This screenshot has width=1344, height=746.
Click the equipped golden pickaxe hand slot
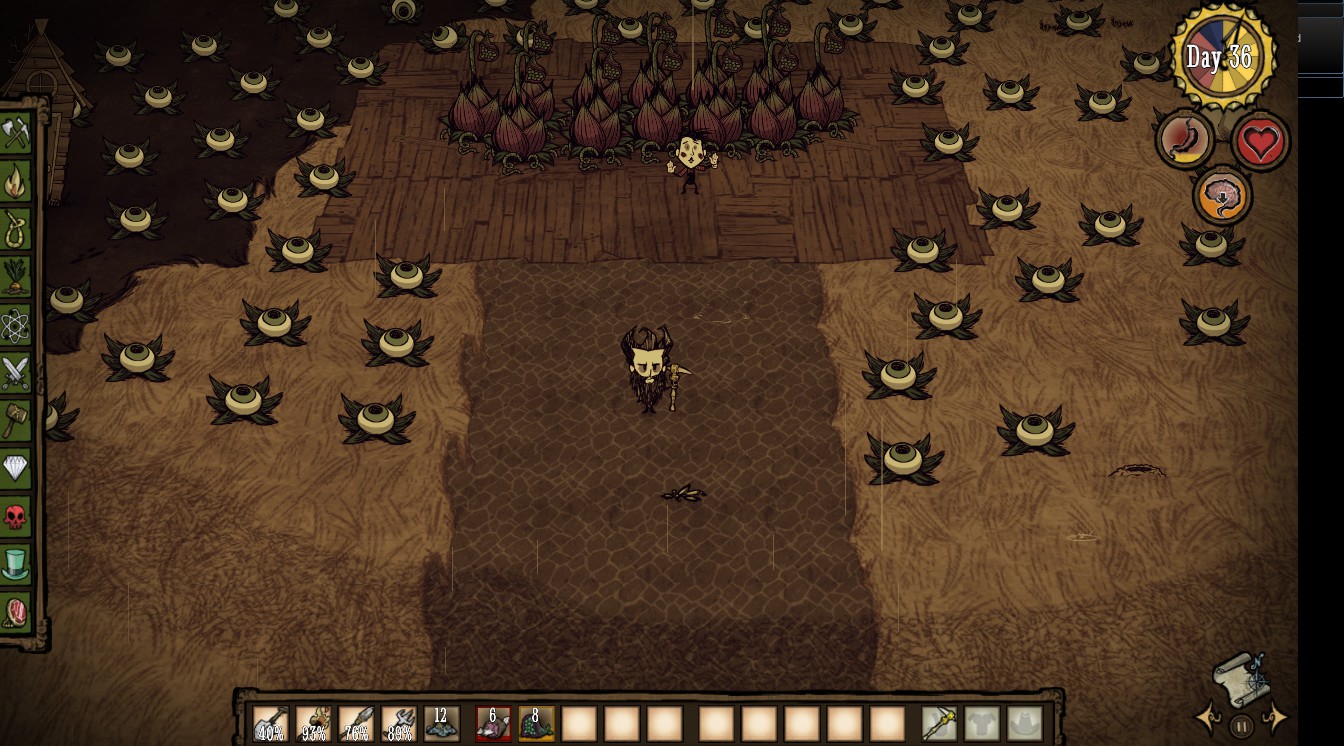[939, 723]
